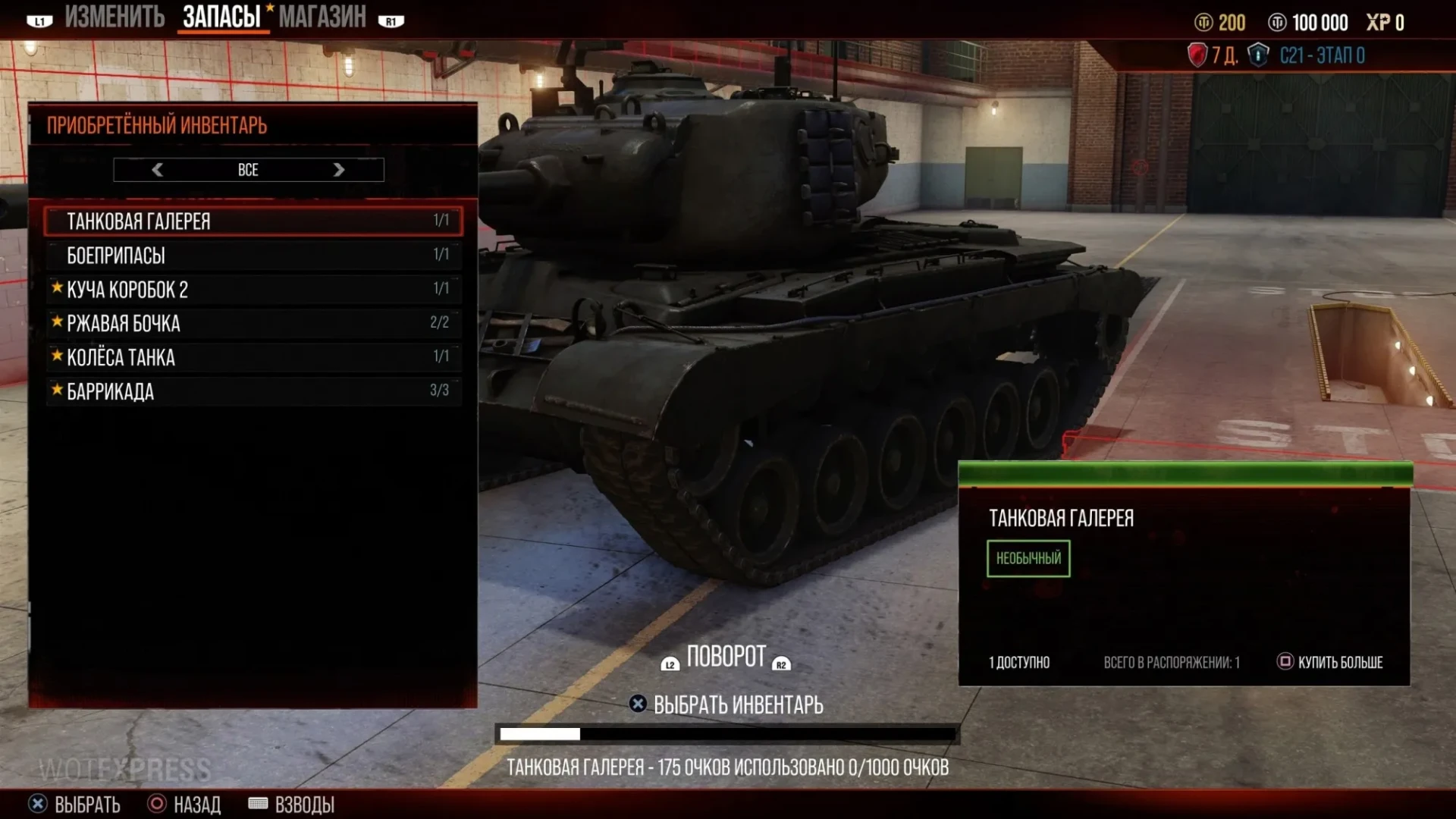
Task: Select the РЖАВАЯ БОЧКА list item
Action: [x=253, y=323]
